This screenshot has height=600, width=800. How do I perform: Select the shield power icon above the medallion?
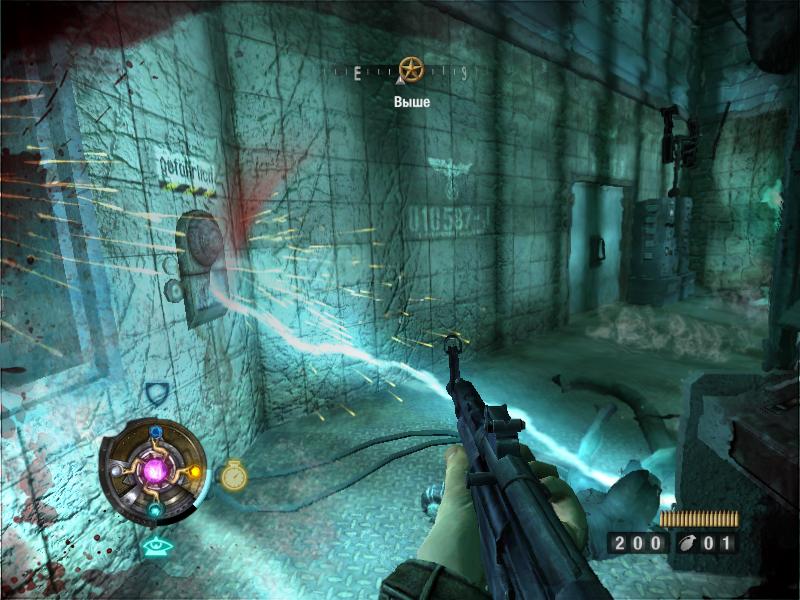coord(155,393)
